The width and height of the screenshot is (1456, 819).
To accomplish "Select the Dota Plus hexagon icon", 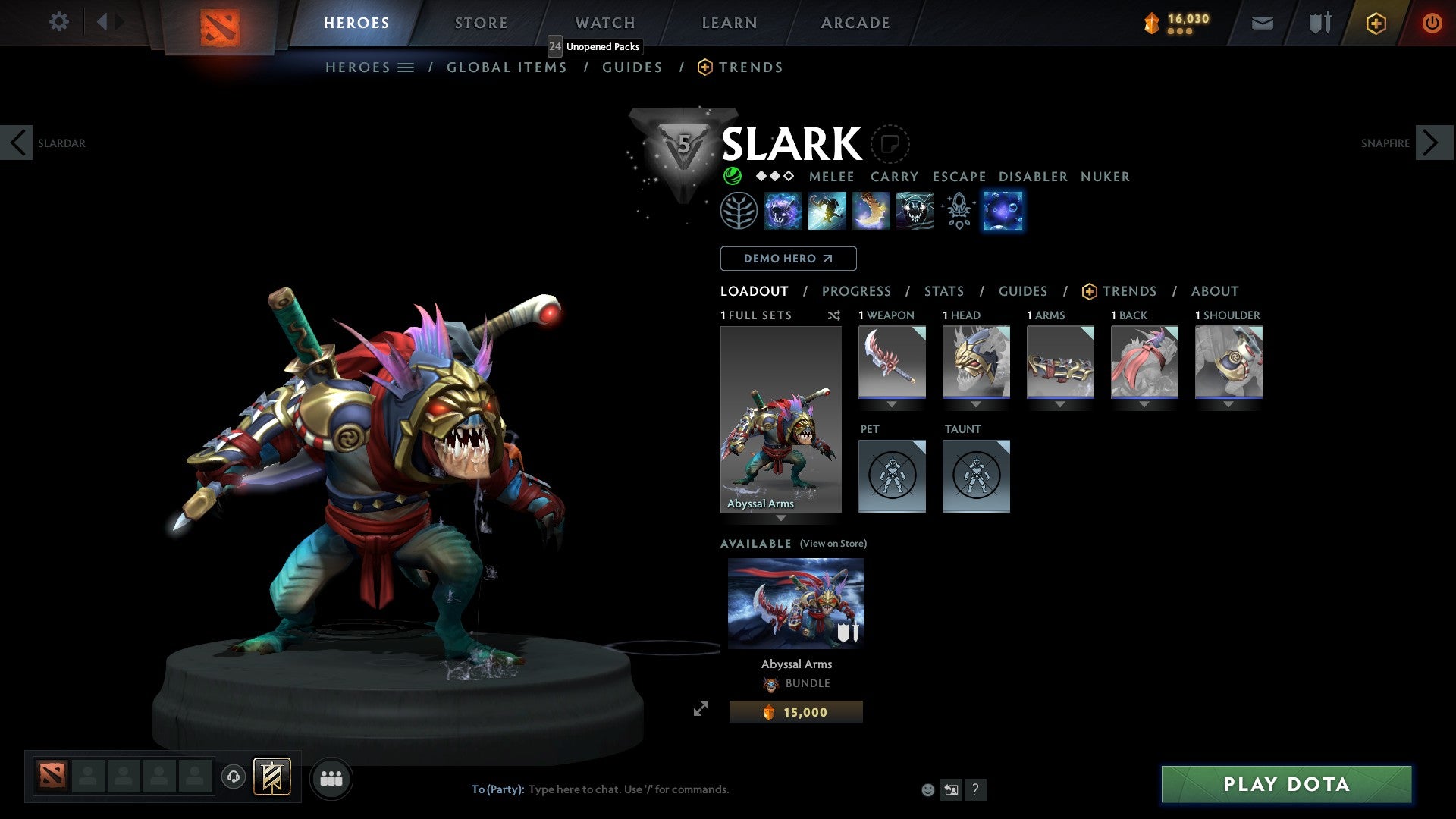I will 1375,23.
